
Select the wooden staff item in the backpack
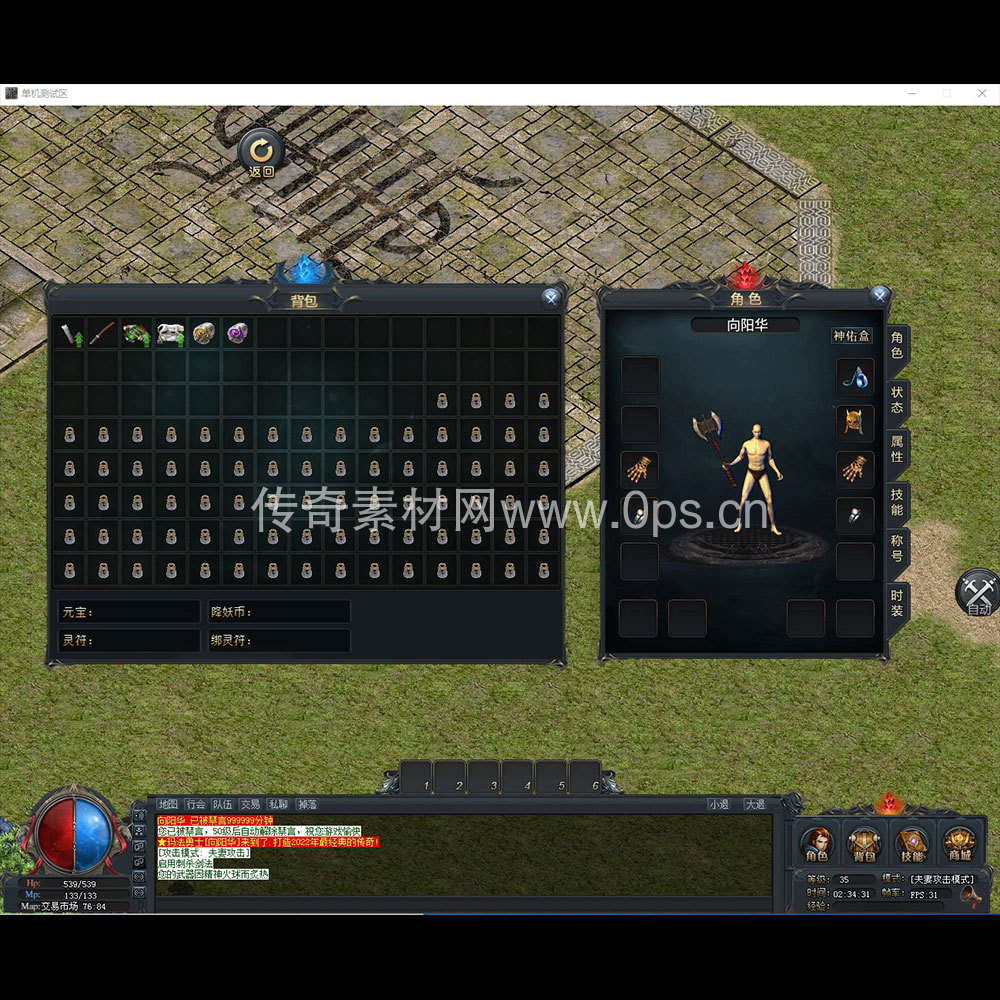(103, 333)
